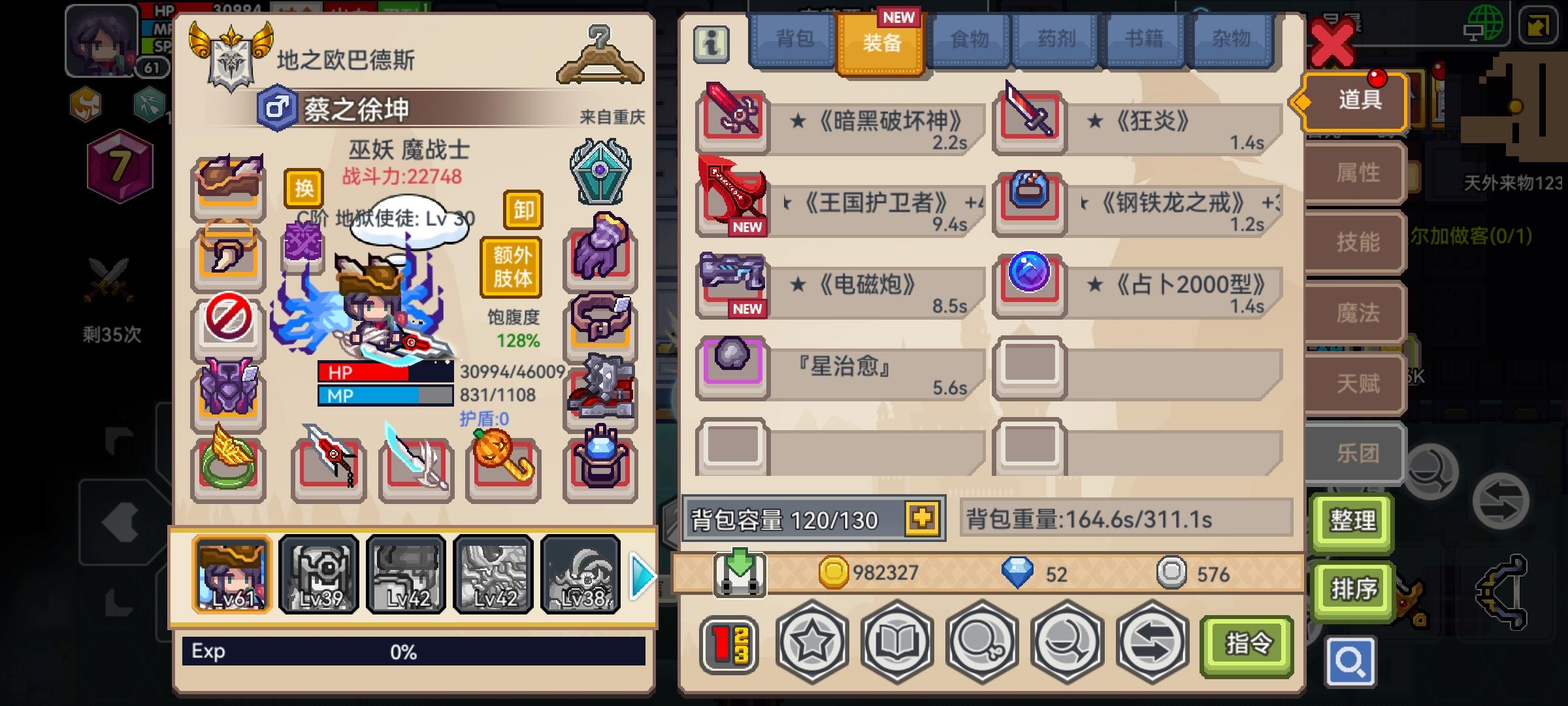Toggle the green deposit arrow icon

tap(738, 574)
